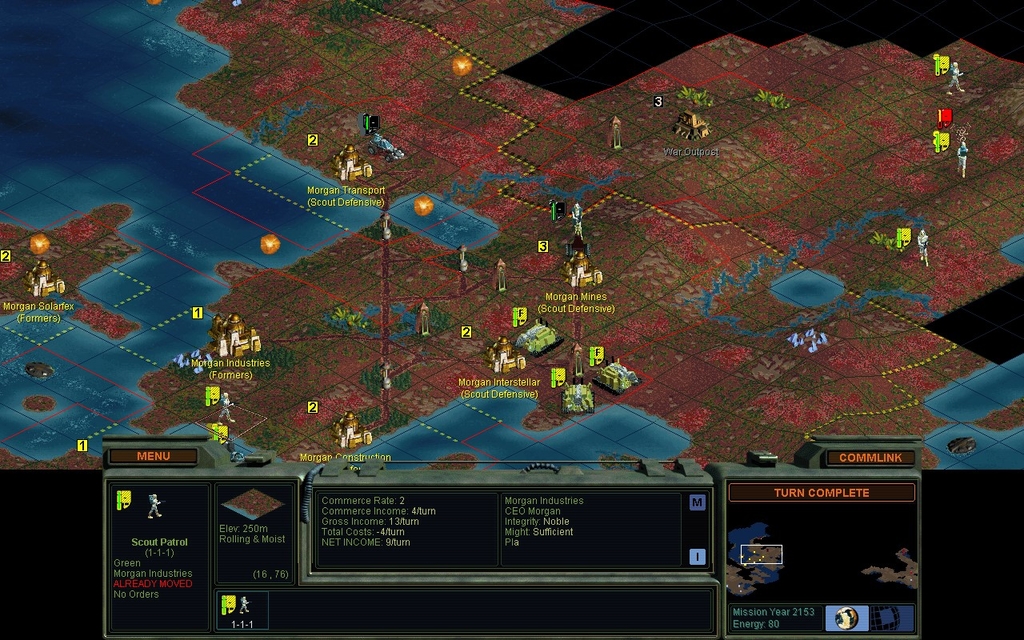Open the MENU button
The height and width of the screenshot is (640, 1024).
[x=153, y=456]
